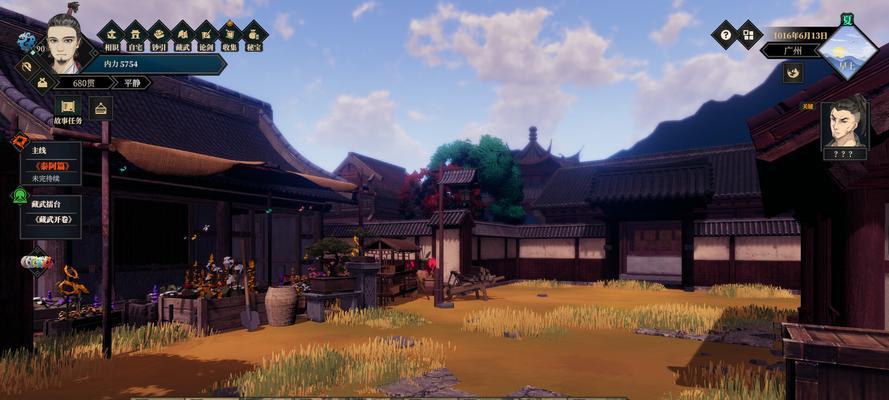Open the 相识 acquaintances menu

click(110, 36)
